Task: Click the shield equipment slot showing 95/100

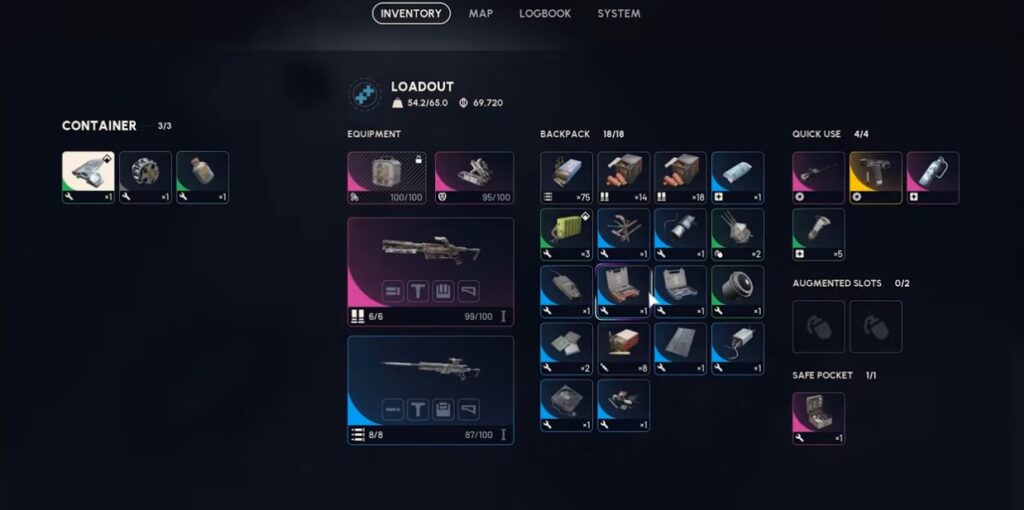Action: (x=474, y=177)
